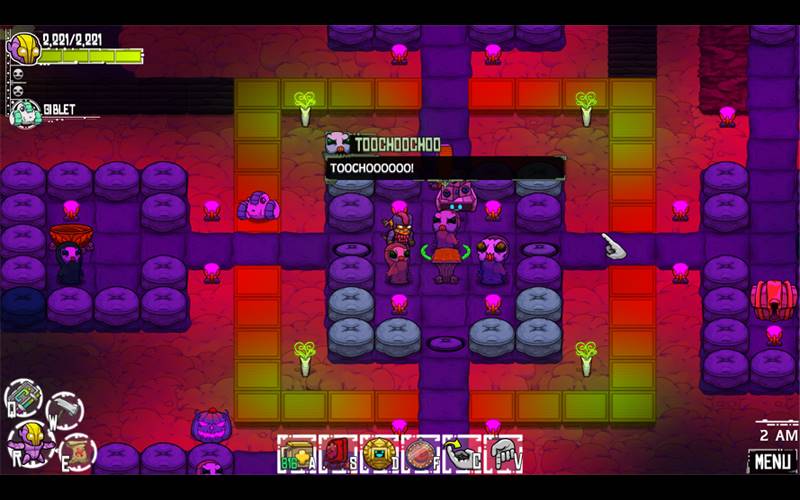Open the MENU button
Image resolution: width=800 pixels, height=500 pixels.
[772, 462]
